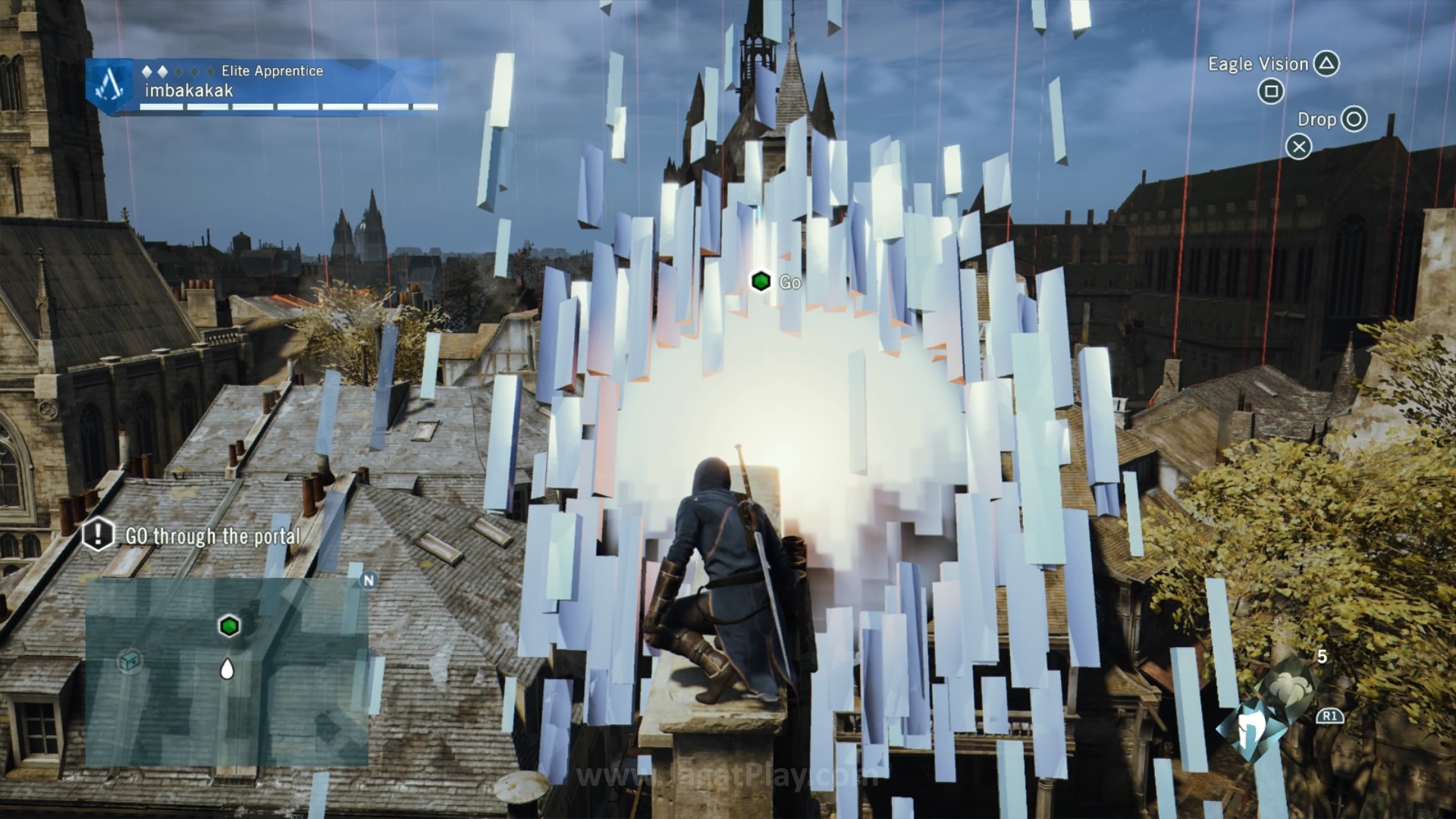Select the hidden blade weapon icon
Screen dimensions: 1456x819
coord(1244,731)
